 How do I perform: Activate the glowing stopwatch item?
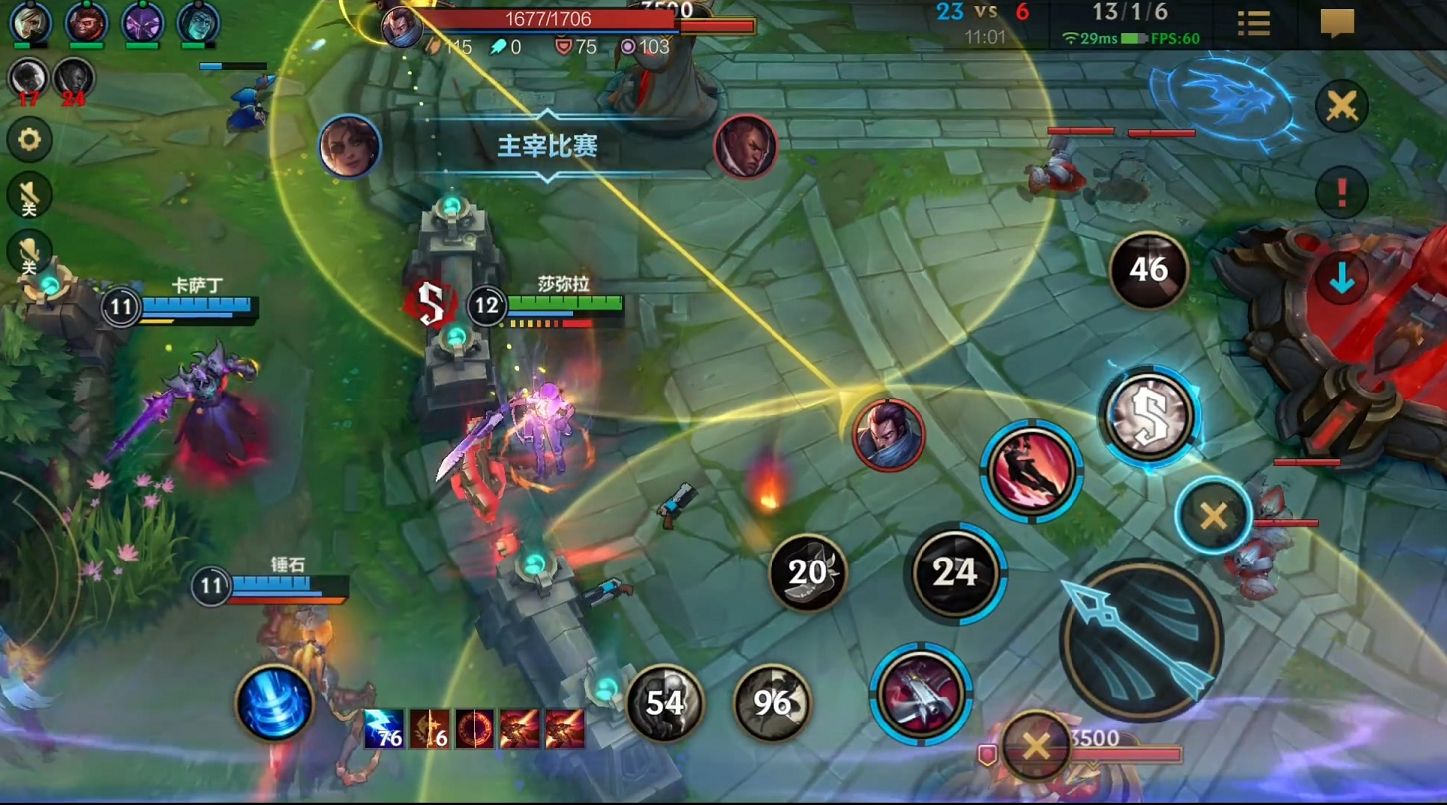[1149, 415]
